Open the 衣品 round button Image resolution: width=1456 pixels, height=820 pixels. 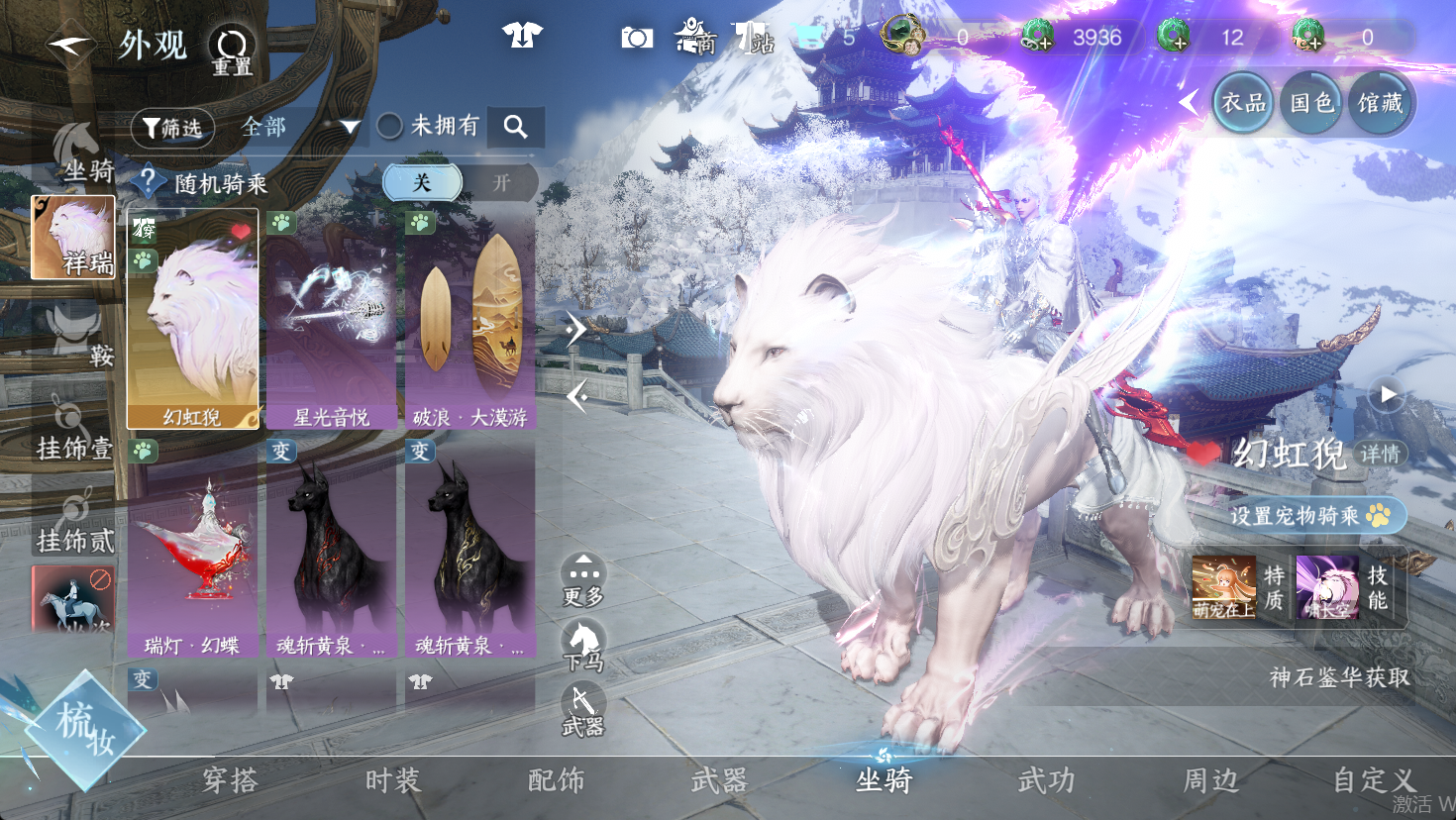tap(1243, 103)
